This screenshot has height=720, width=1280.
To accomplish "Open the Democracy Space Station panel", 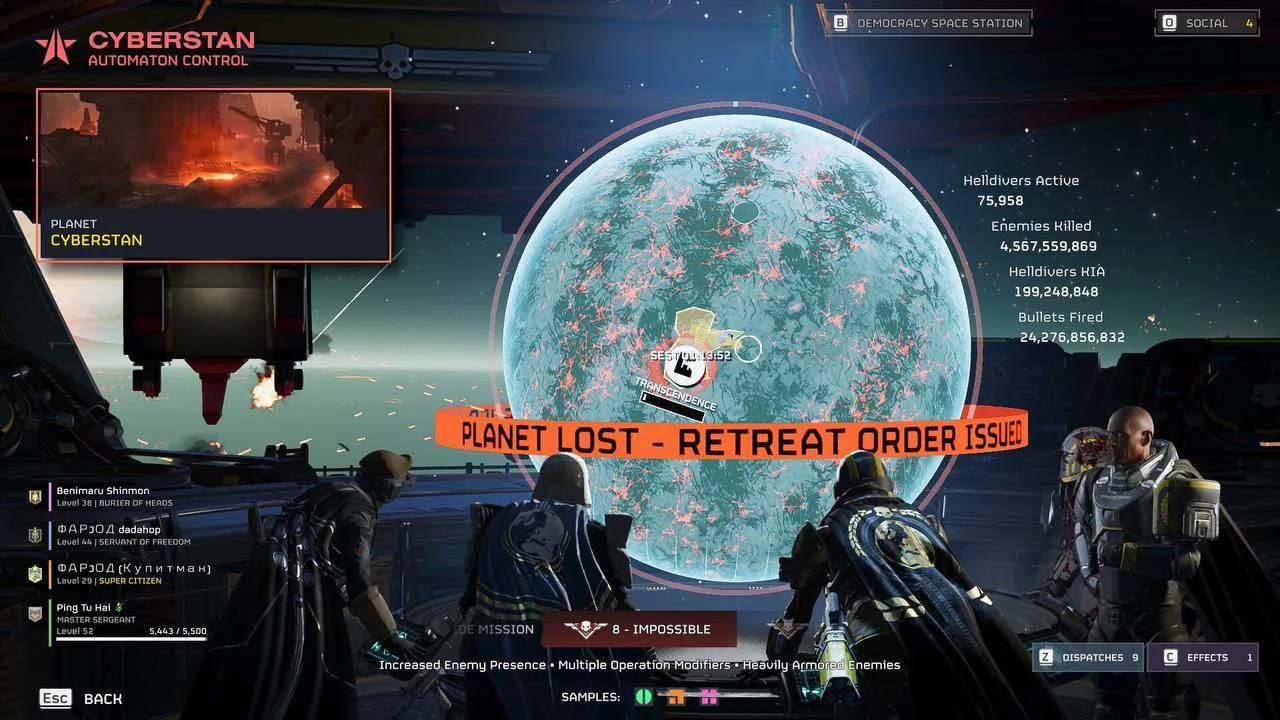I will coord(928,23).
